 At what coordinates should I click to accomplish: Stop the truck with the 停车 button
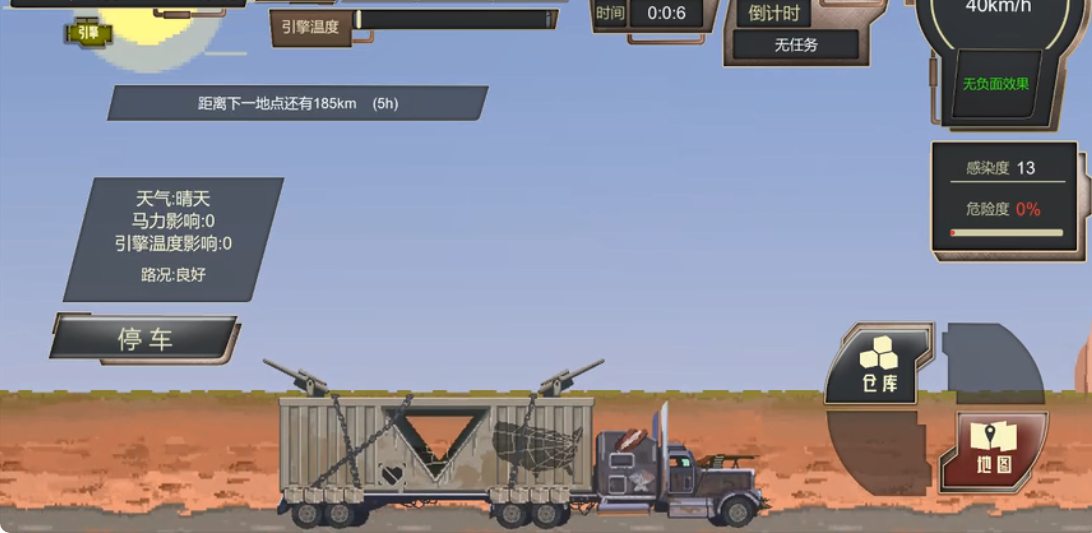click(145, 339)
